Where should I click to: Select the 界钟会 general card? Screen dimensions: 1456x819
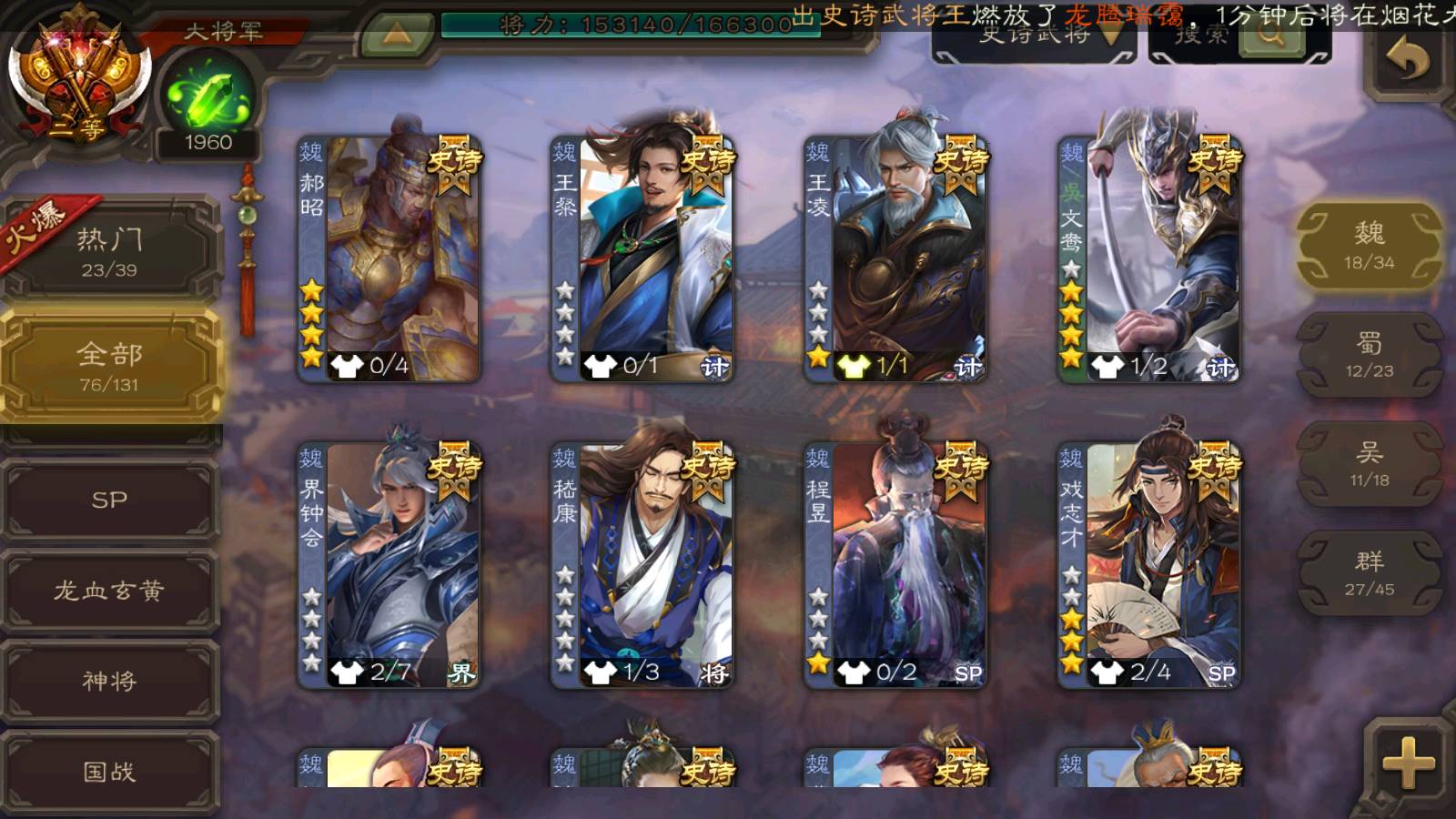tap(389, 564)
